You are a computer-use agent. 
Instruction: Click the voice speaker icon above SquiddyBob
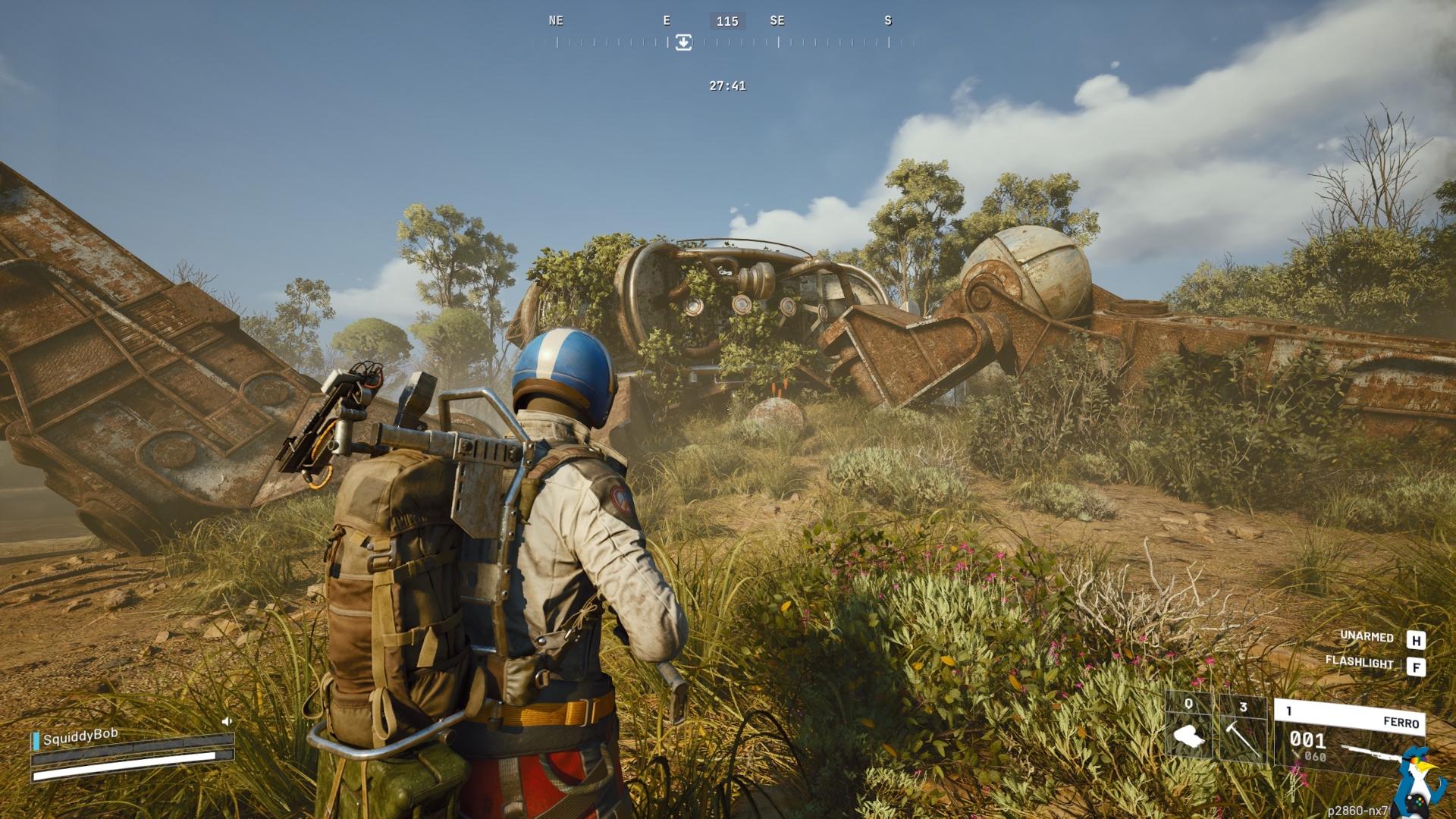226,721
